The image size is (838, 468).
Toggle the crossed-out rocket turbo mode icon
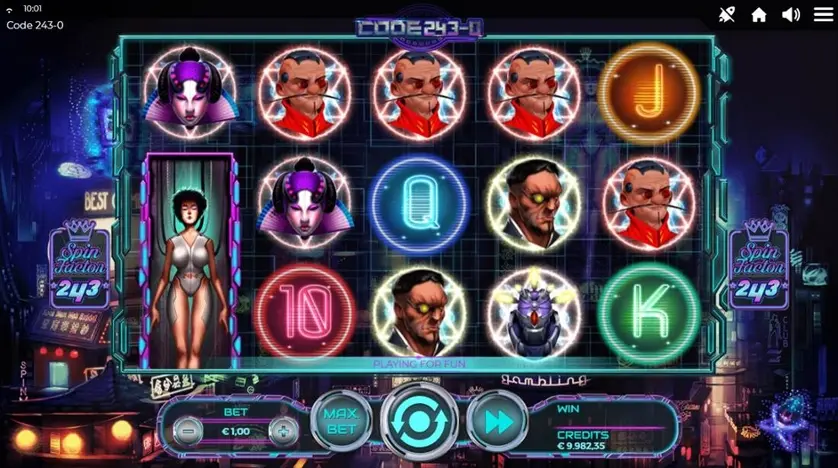pos(727,14)
